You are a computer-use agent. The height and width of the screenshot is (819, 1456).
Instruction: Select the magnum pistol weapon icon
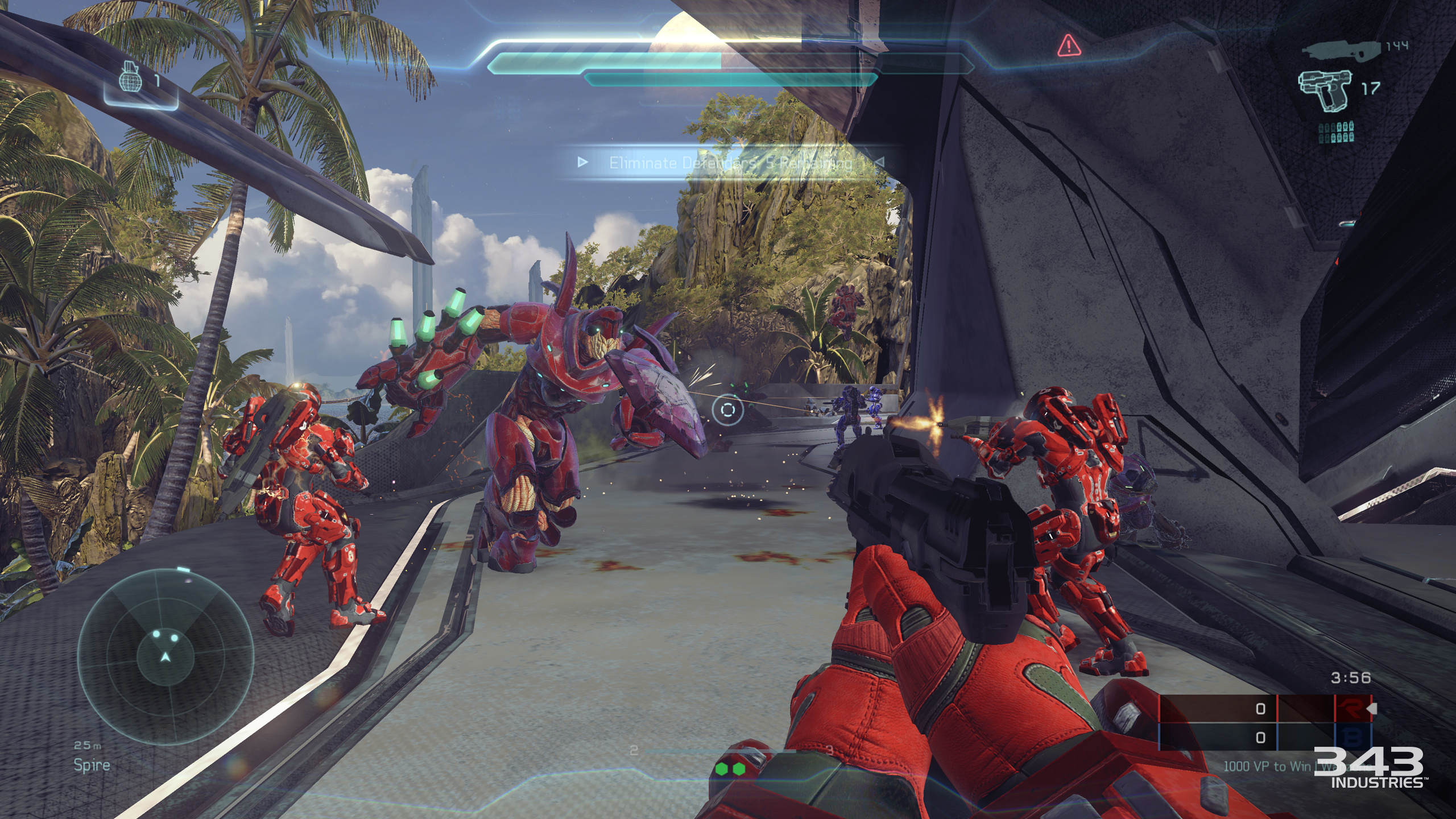tap(1324, 90)
